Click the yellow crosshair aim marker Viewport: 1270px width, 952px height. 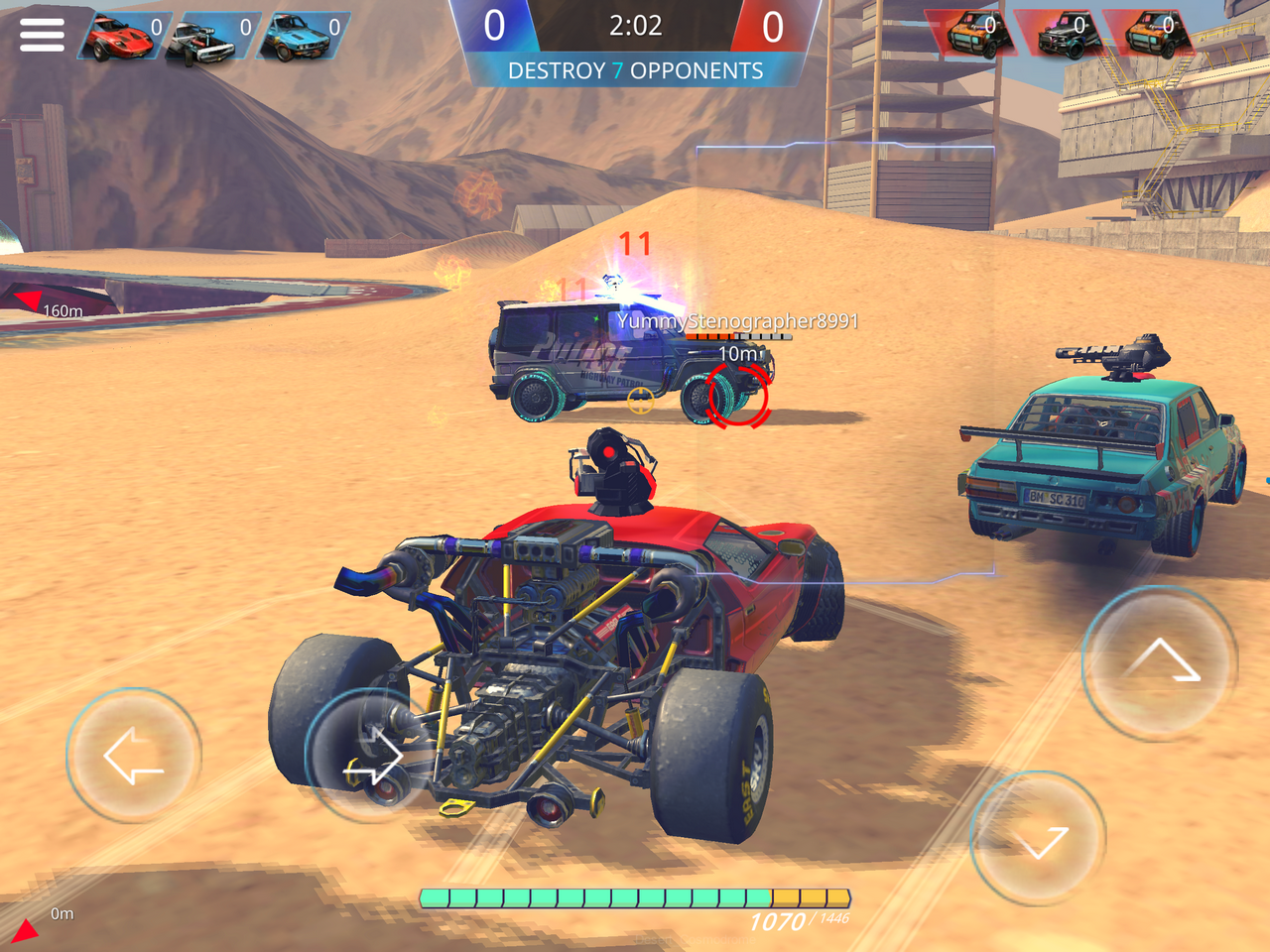[641, 401]
